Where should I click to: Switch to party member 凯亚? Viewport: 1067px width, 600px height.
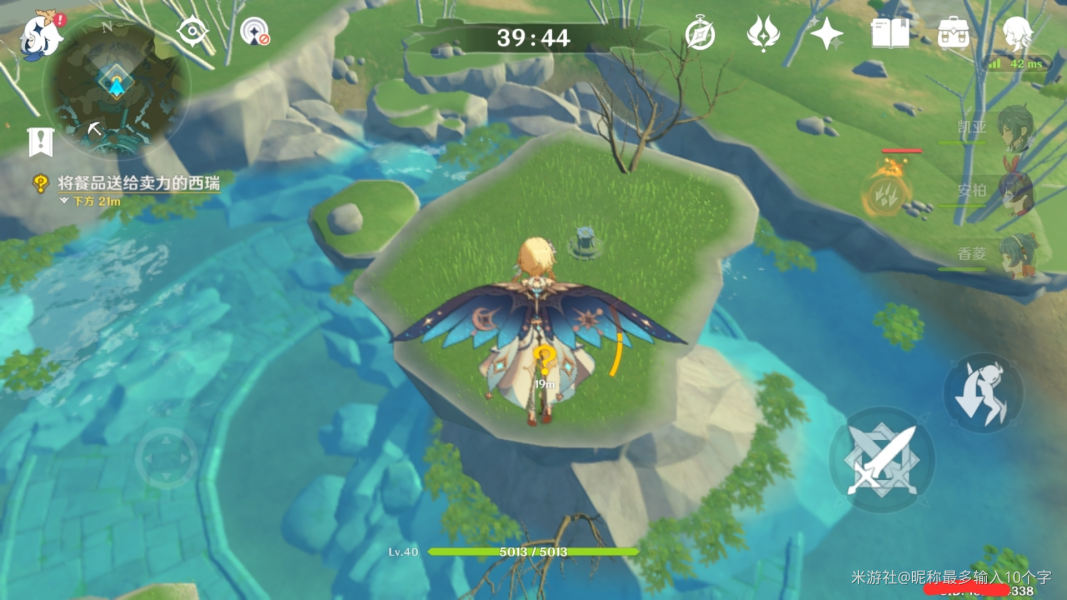click(x=1014, y=129)
